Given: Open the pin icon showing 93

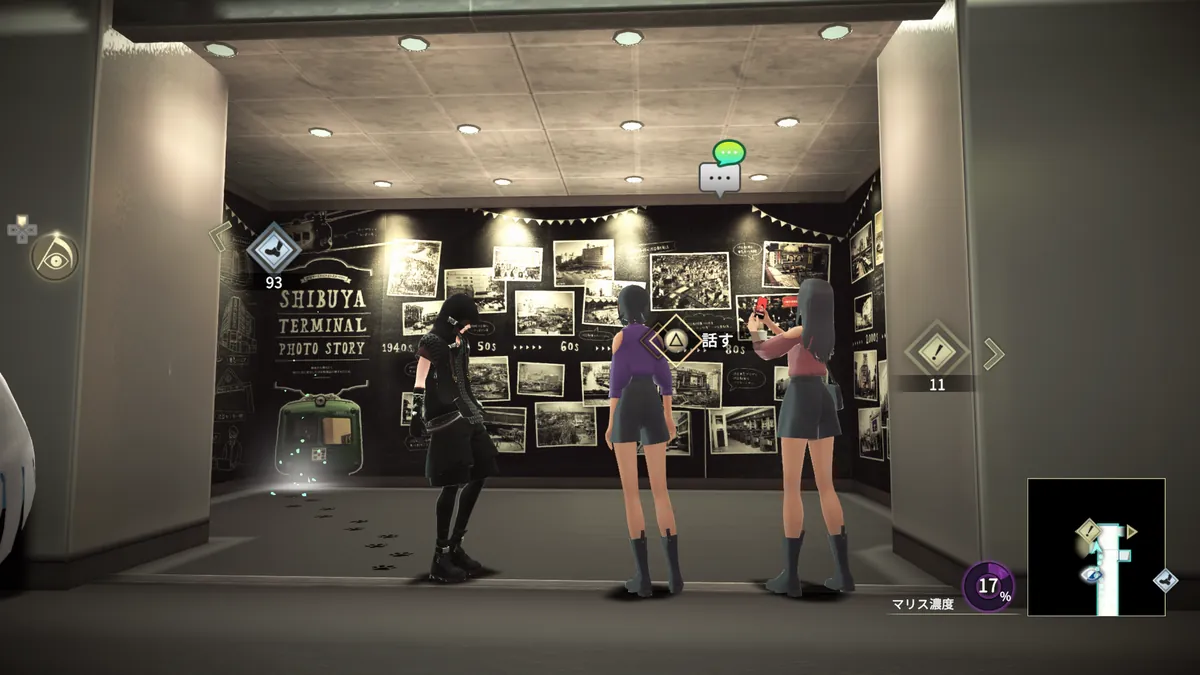Looking at the screenshot, I should [273, 248].
